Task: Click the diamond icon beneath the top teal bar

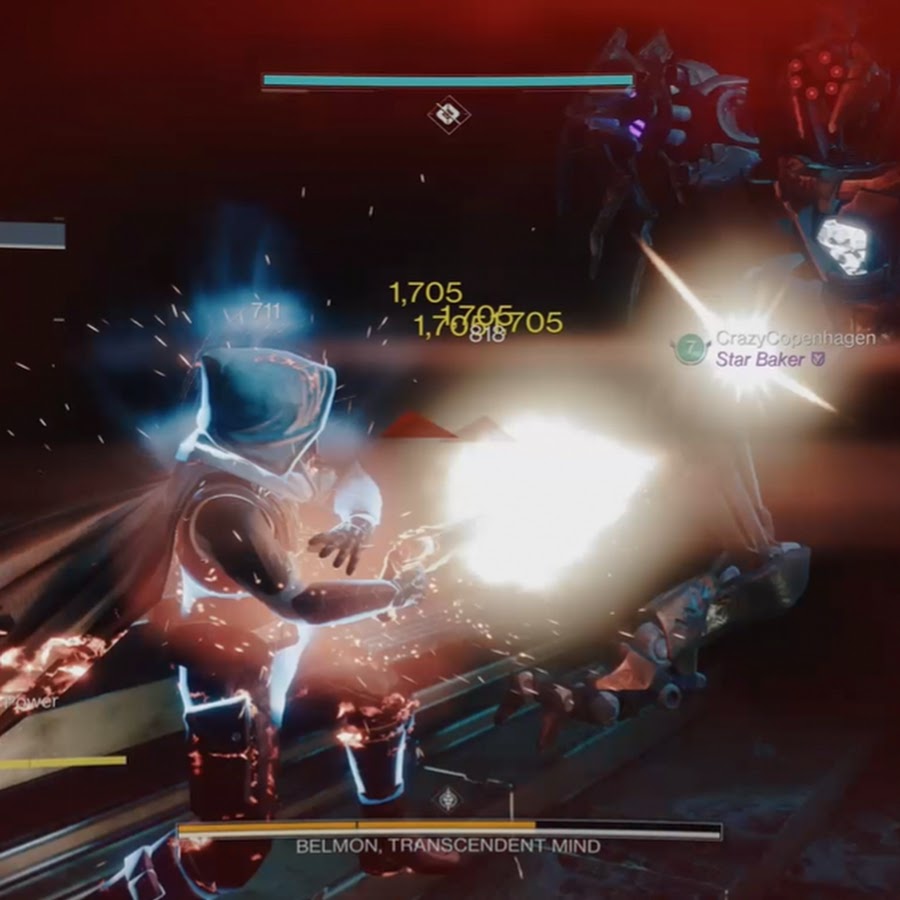Action: point(448,113)
